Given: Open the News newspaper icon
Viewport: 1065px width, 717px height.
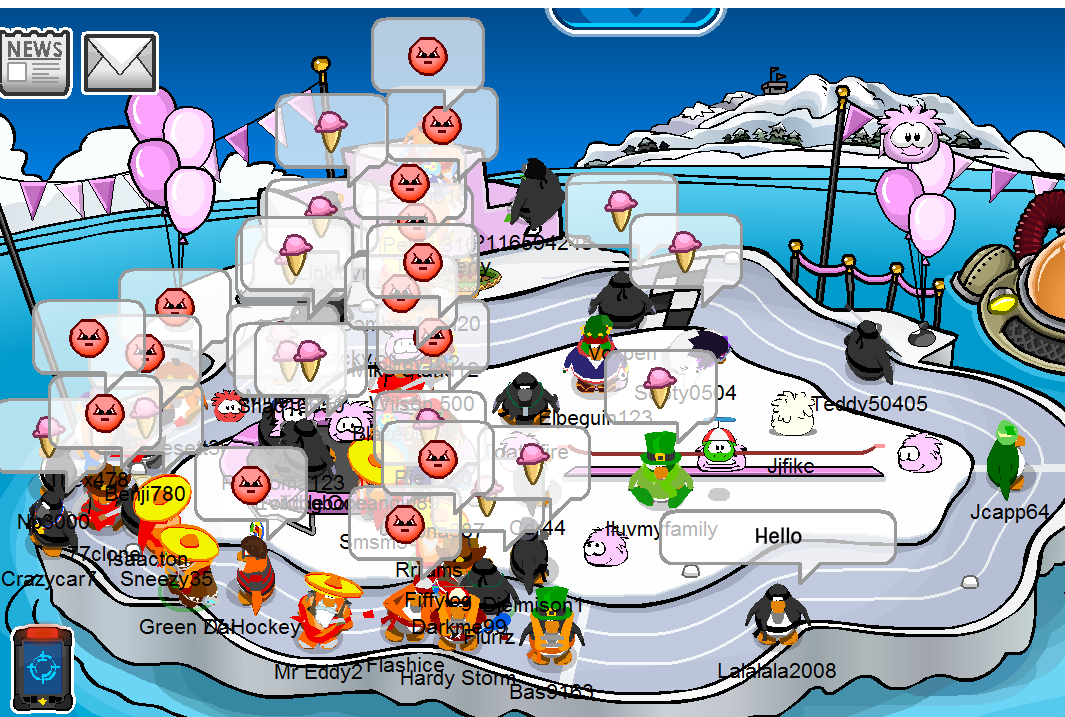Looking at the screenshot, I should tap(36, 62).
